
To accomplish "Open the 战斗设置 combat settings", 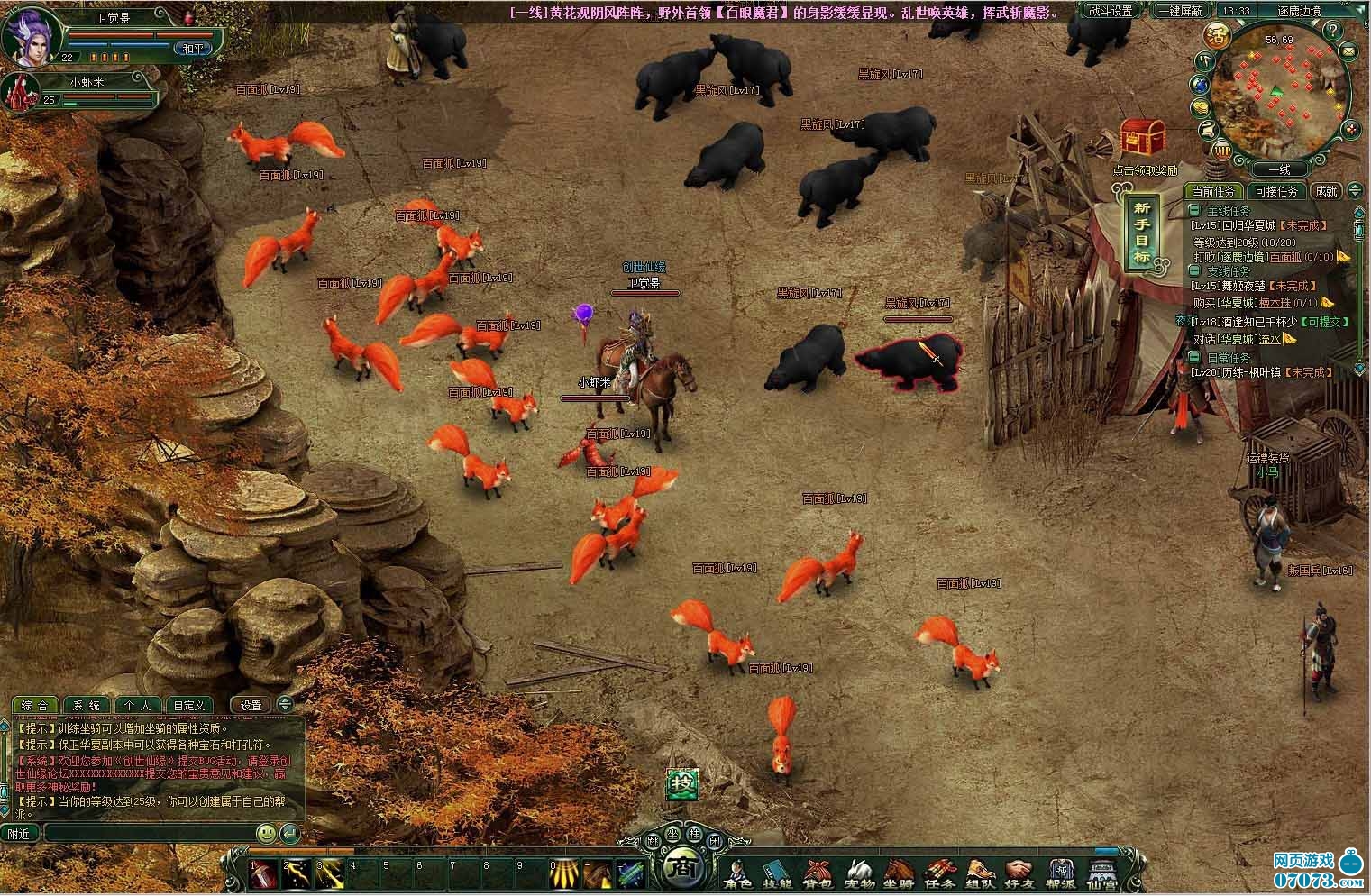I will 1111,11.
